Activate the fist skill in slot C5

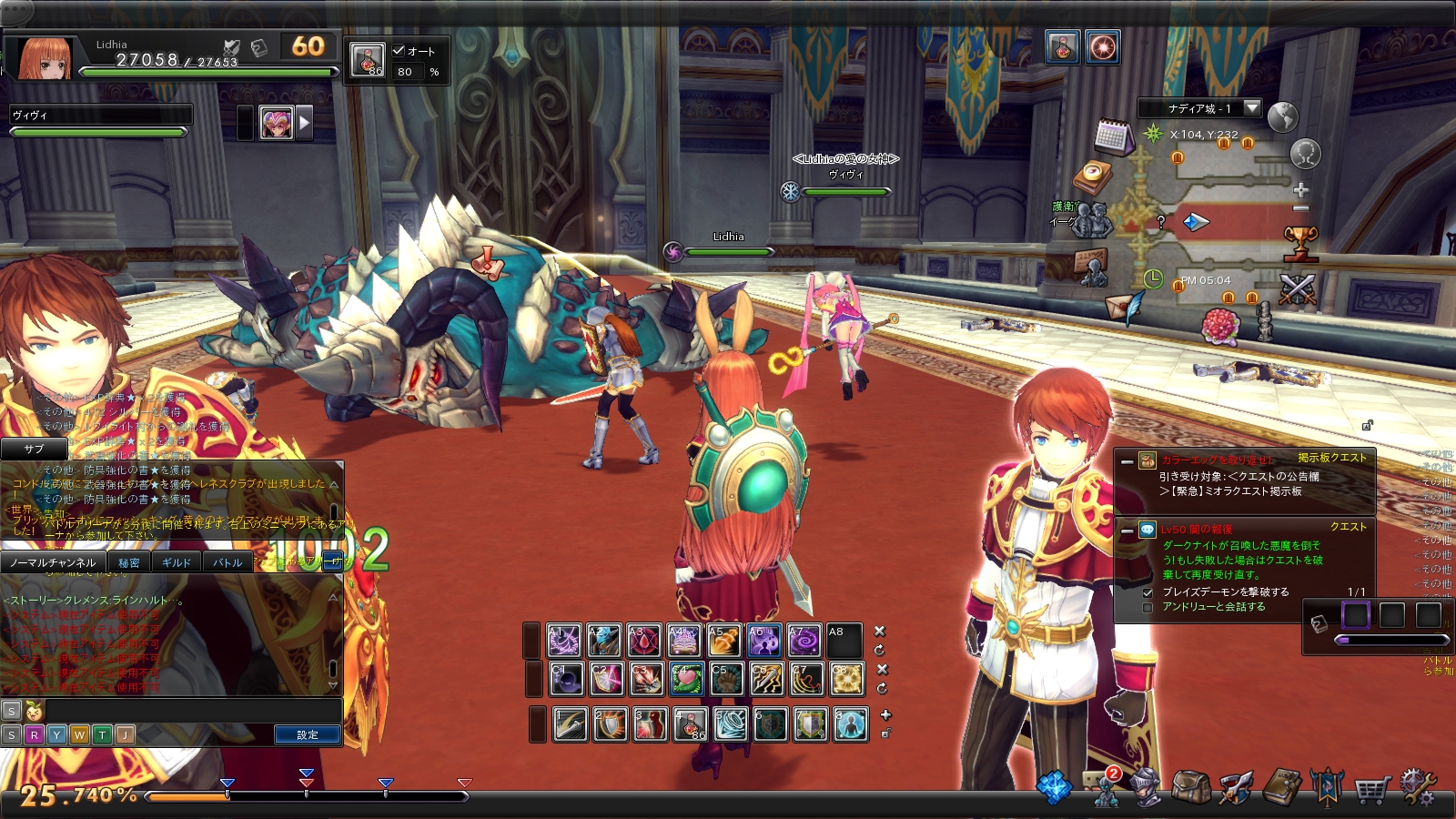[726, 679]
